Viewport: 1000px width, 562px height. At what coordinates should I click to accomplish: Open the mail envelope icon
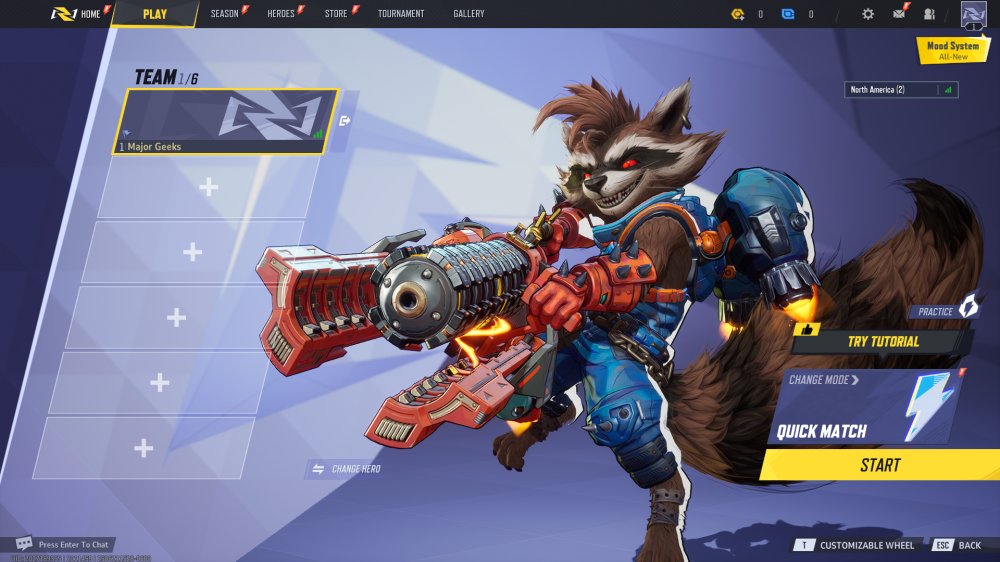pos(899,14)
